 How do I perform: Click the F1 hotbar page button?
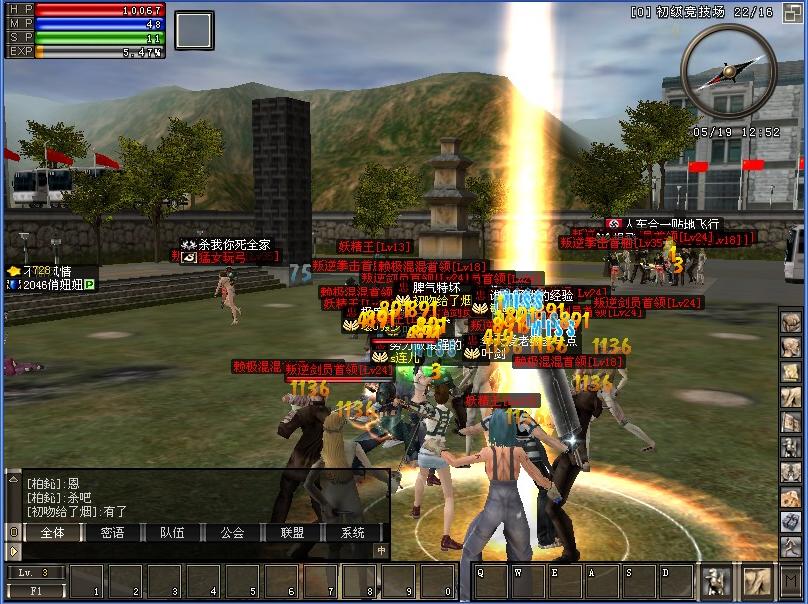click(x=35, y=590)
